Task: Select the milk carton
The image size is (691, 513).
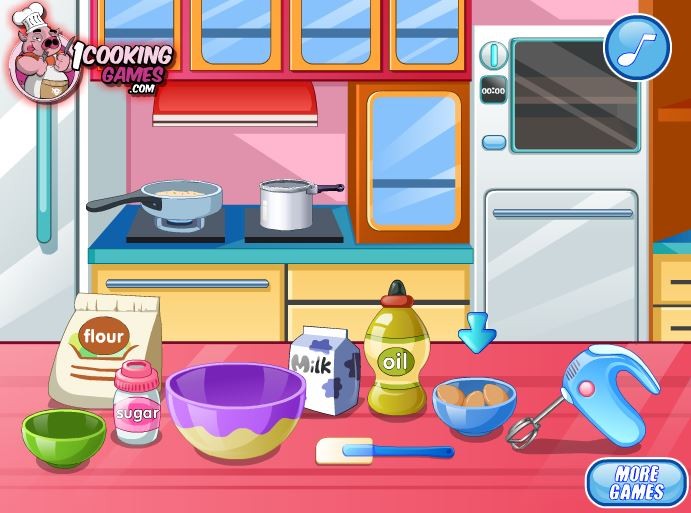Action: (324, 372)
